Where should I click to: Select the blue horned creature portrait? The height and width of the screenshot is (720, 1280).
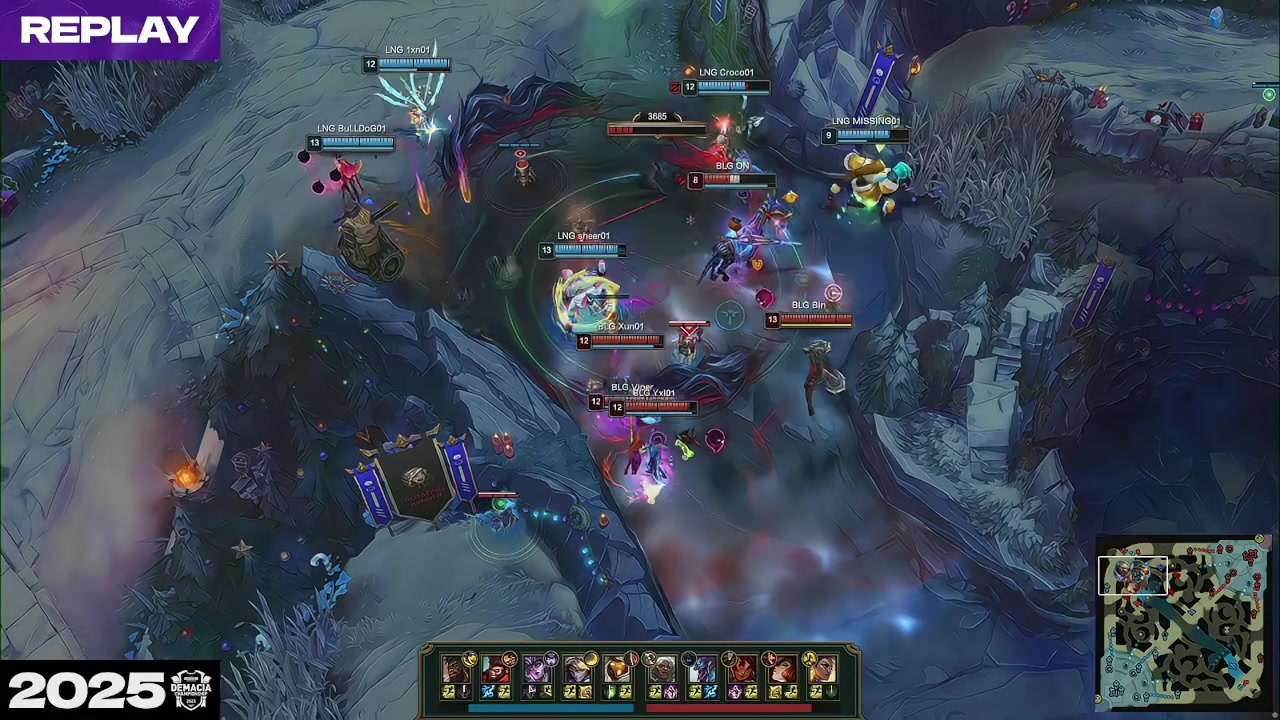pyautogui.click(x=703, y=669)
